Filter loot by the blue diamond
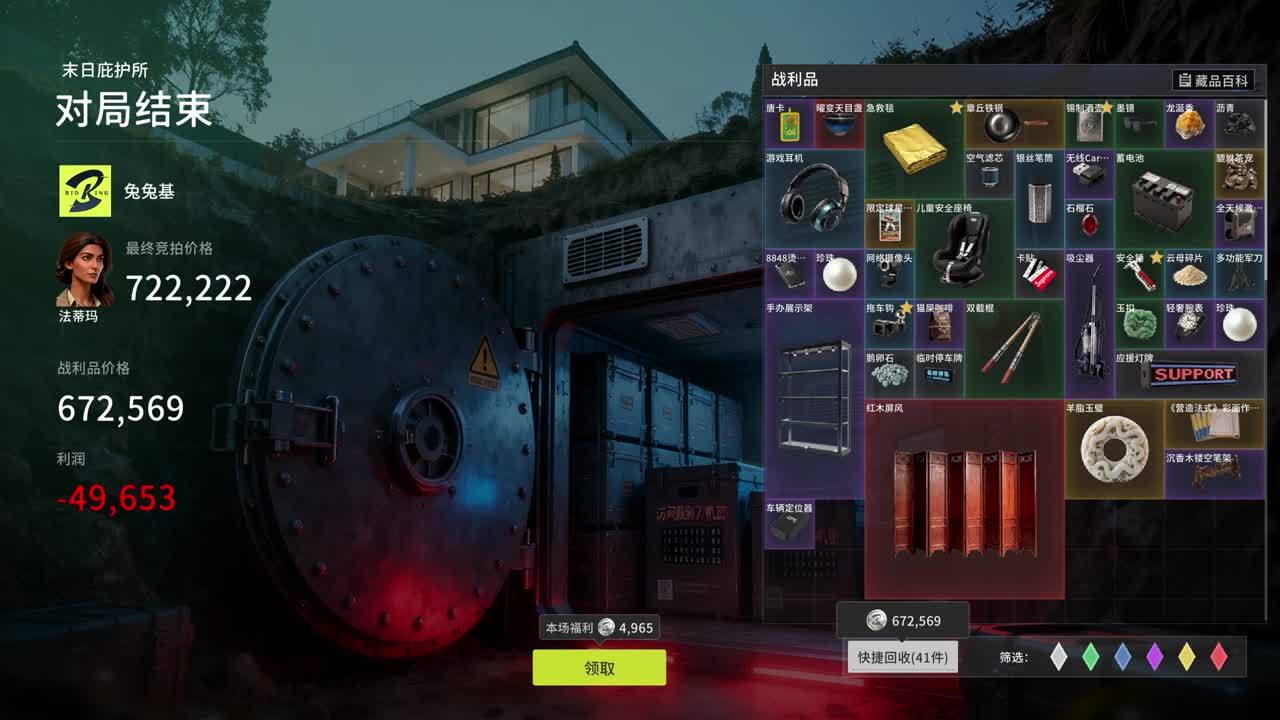The image size is (1280, 720). pyautogui.click(x=1123, y=656)
